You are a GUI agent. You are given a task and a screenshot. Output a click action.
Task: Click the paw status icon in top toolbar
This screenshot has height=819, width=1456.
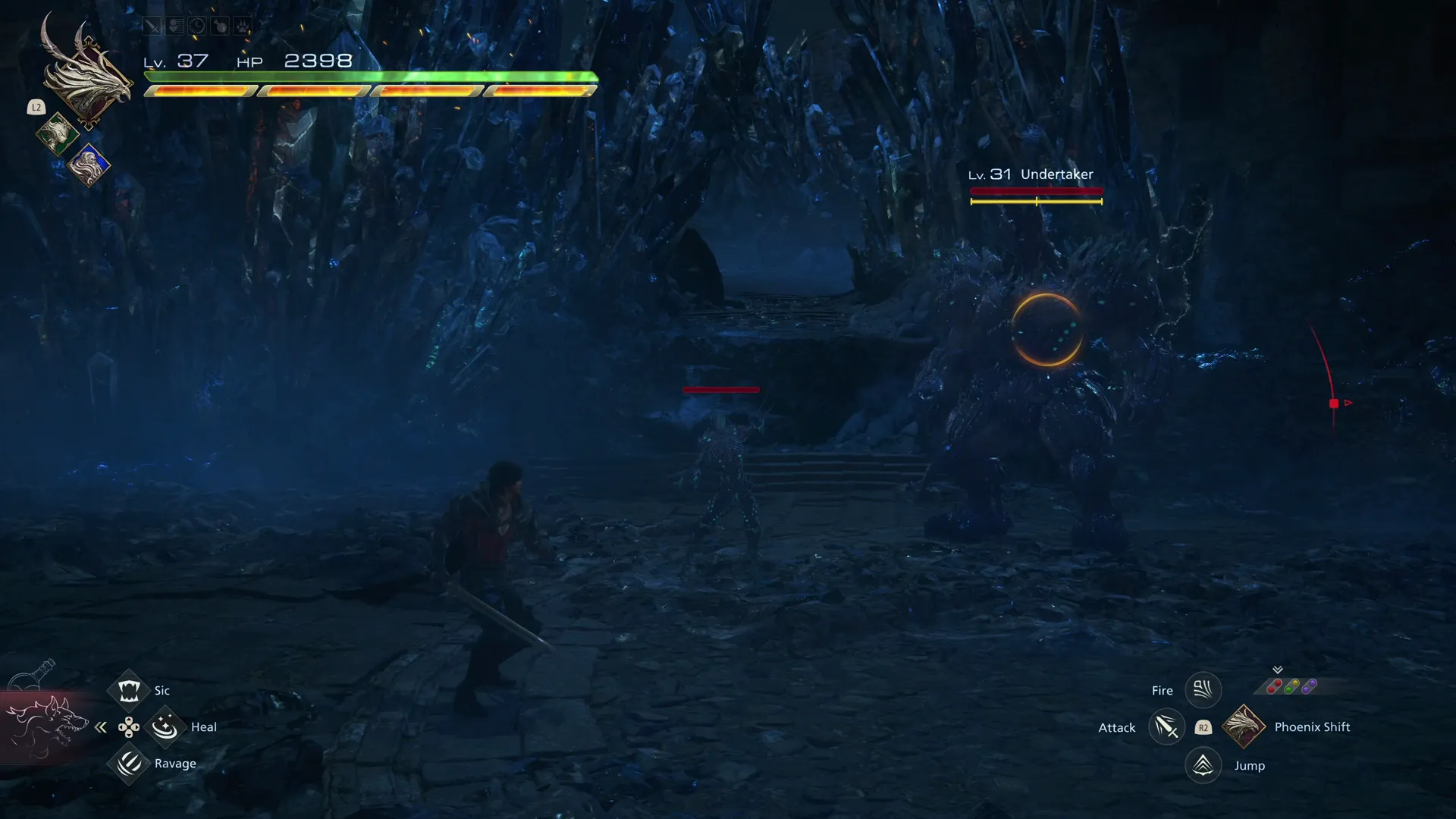(x=241, y=25)
